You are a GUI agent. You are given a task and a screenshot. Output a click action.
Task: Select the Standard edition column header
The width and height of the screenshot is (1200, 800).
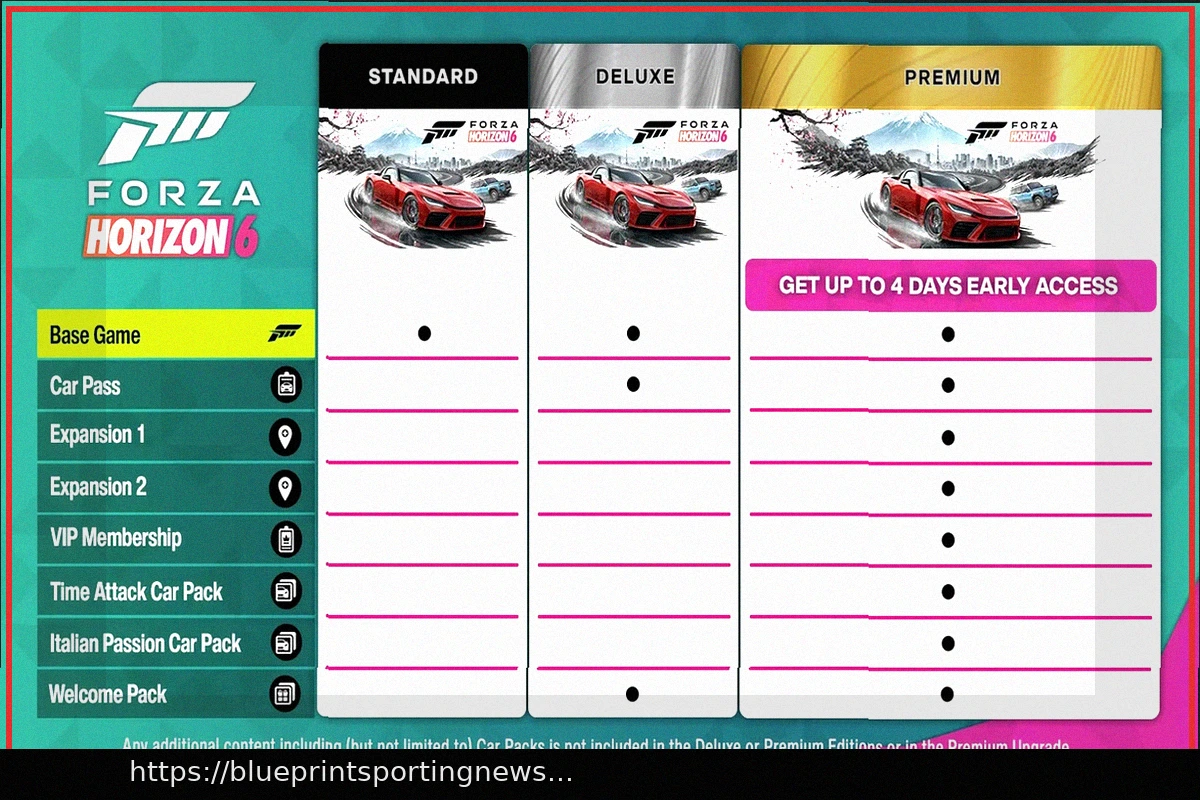click(422, 77)
